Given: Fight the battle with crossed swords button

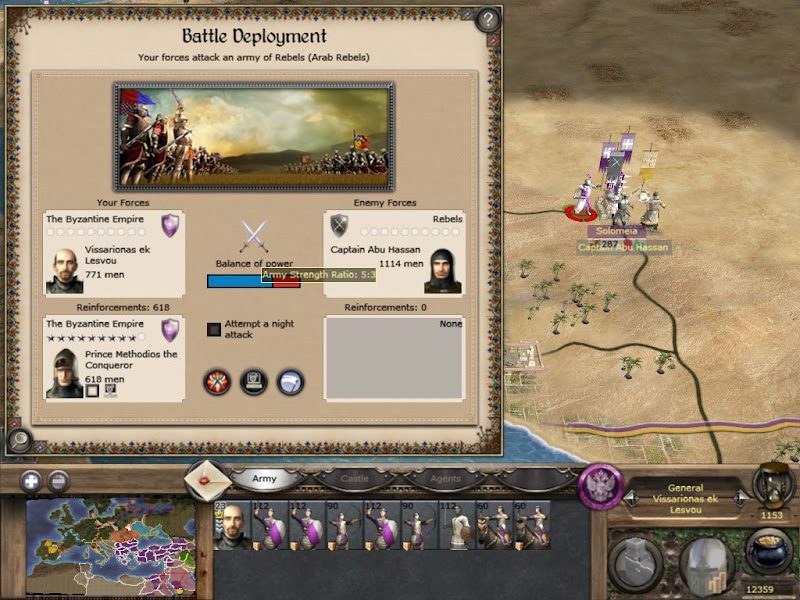Looking at the screenshot, I should [217, 382].
